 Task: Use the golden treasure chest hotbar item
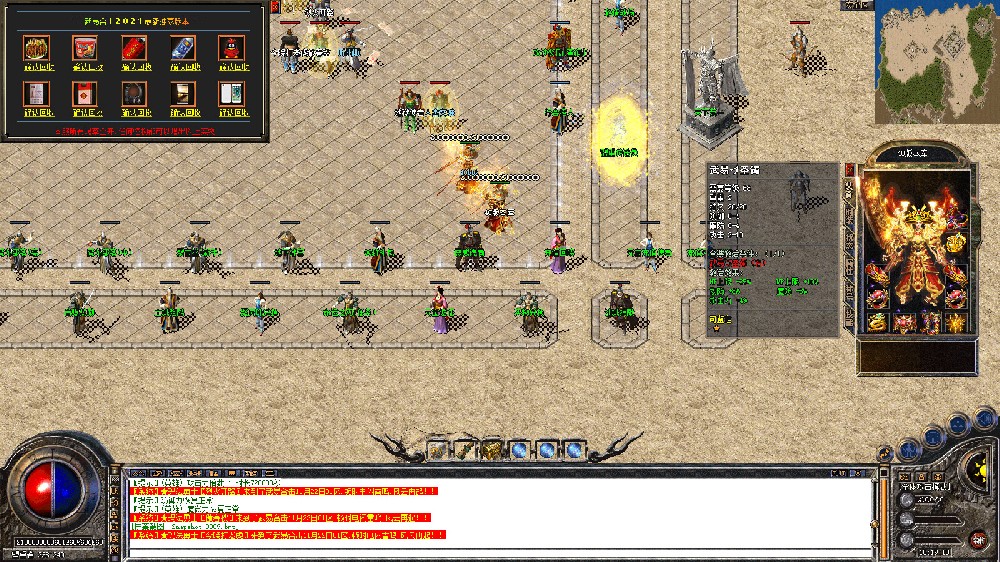coord(492,450)
